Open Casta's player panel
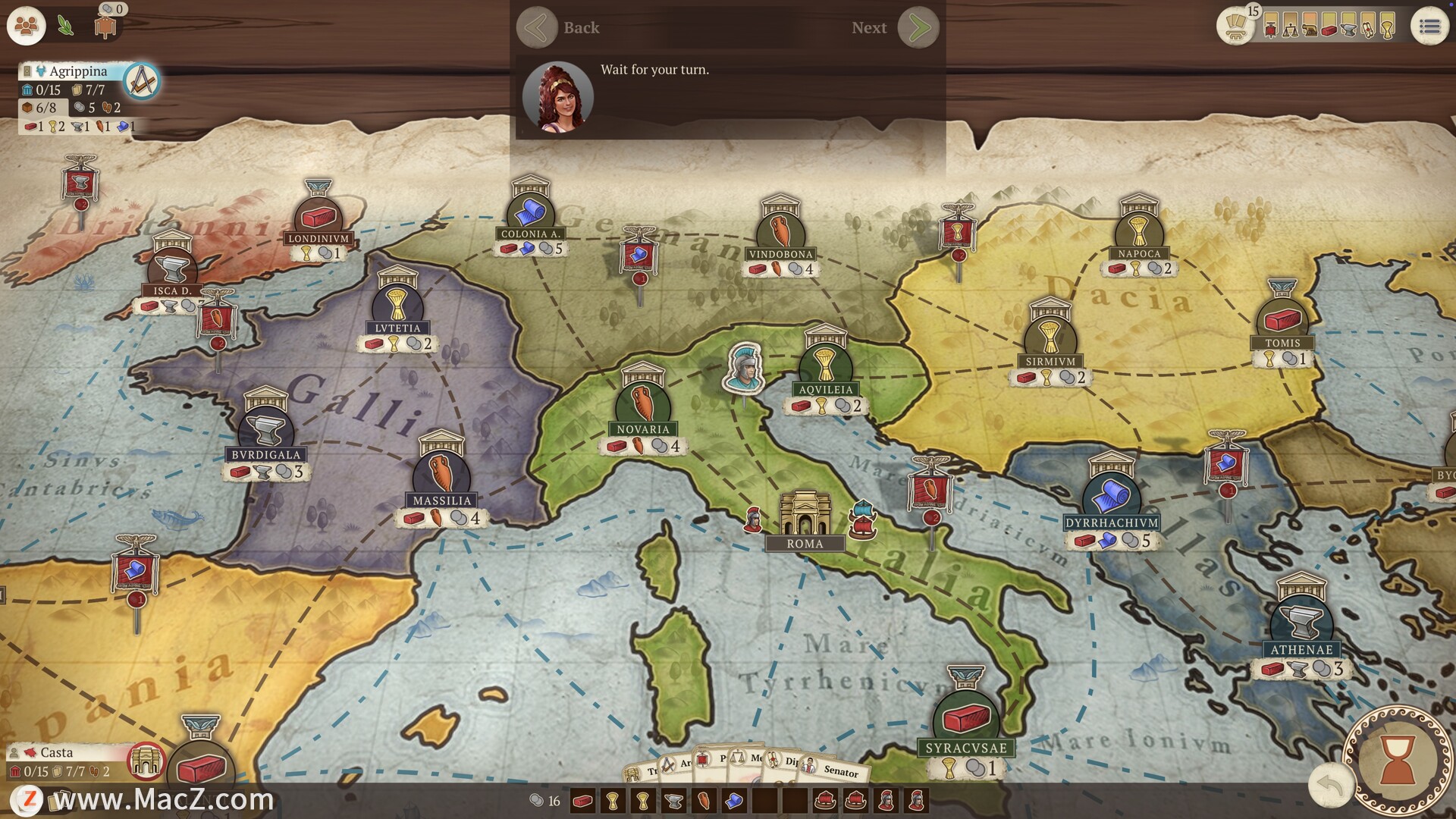1456x819 pixels. coord(57,752)
